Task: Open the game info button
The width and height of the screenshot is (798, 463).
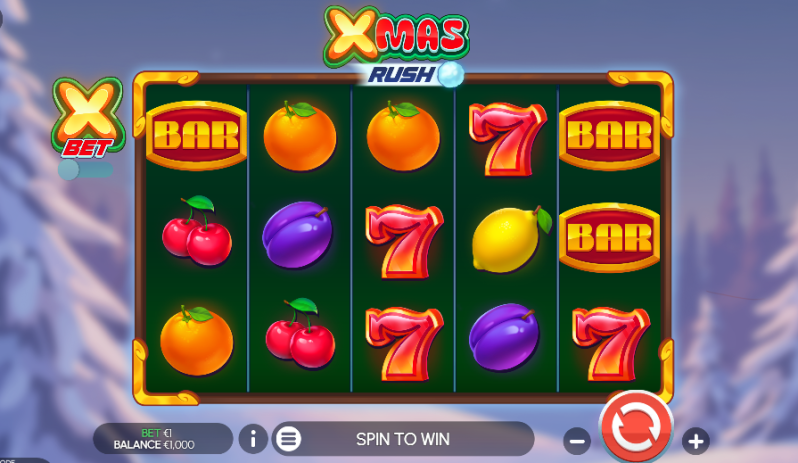Action: [x=253, y=438]
